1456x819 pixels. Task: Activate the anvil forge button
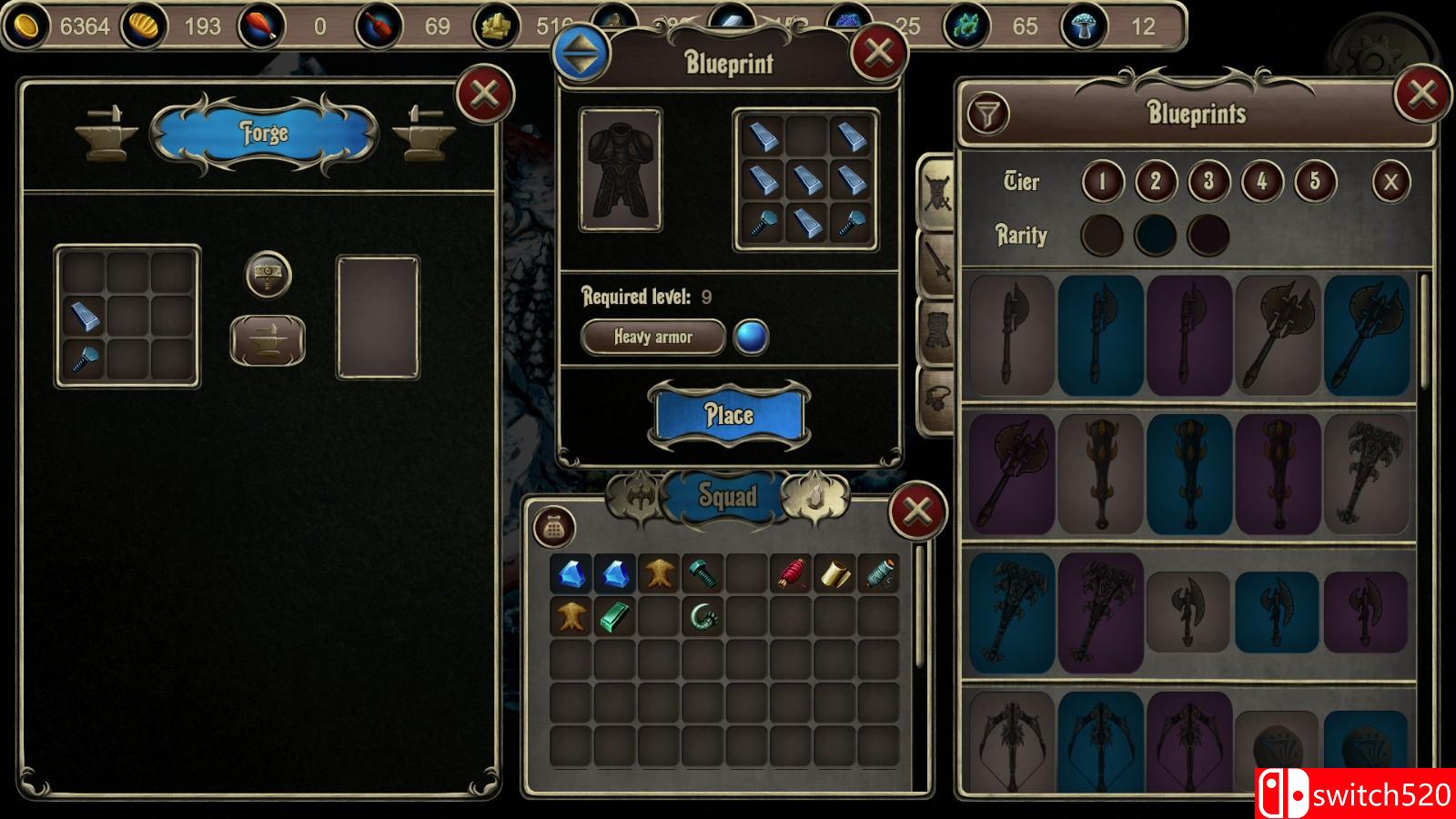267,340
